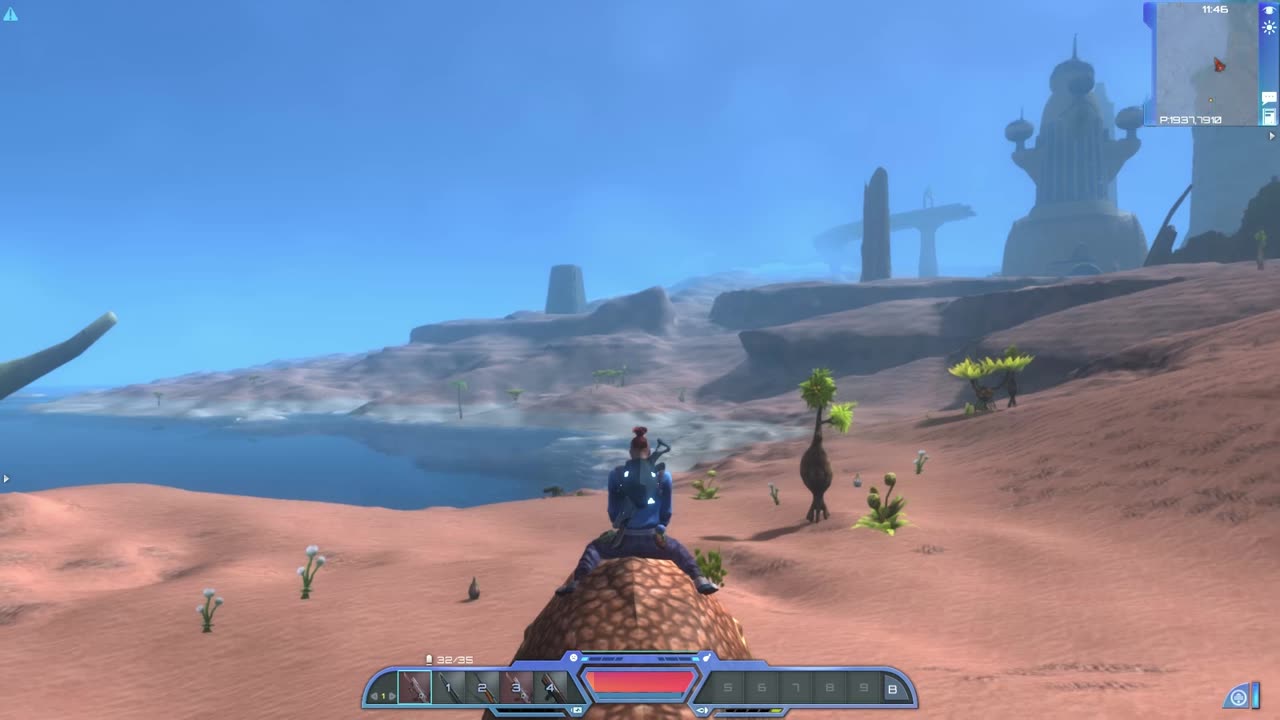The width and height of the screenshot is (1280, 720).
Task: Open the chat speech bubble icon
Action: click(x=1269, y=99)
